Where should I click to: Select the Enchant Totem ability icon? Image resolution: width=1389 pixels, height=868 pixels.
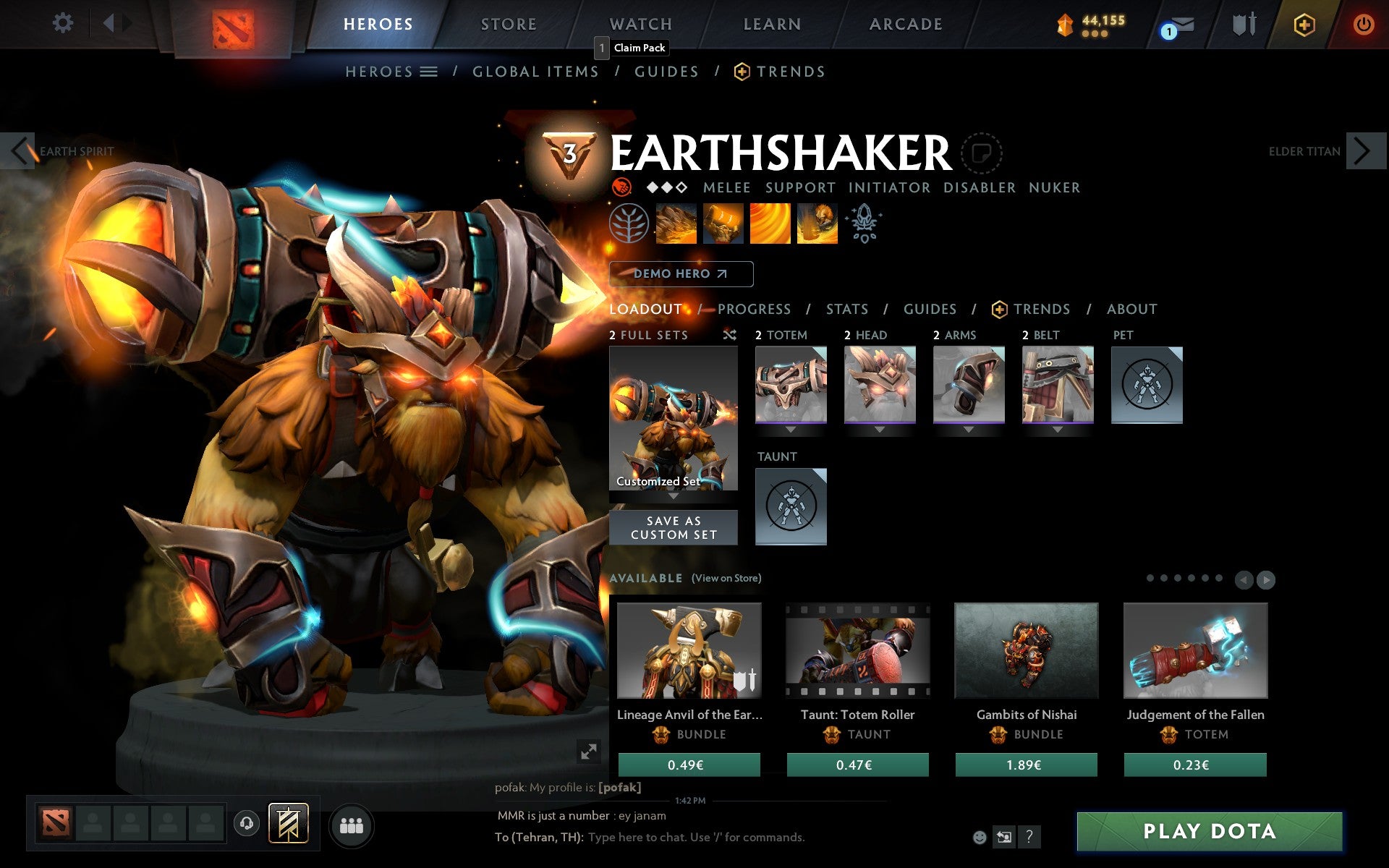click(723, 224)
